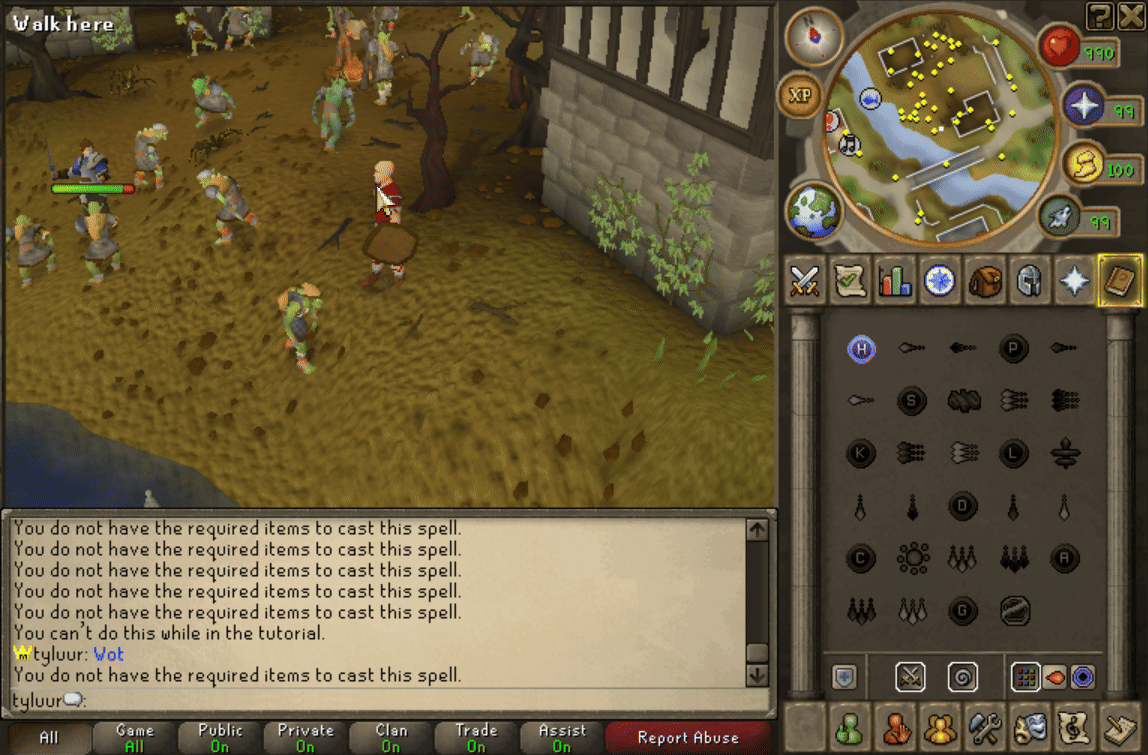Open the Combat Styles tab
The width and height of the screenshot is (1148, 755).
805,281
